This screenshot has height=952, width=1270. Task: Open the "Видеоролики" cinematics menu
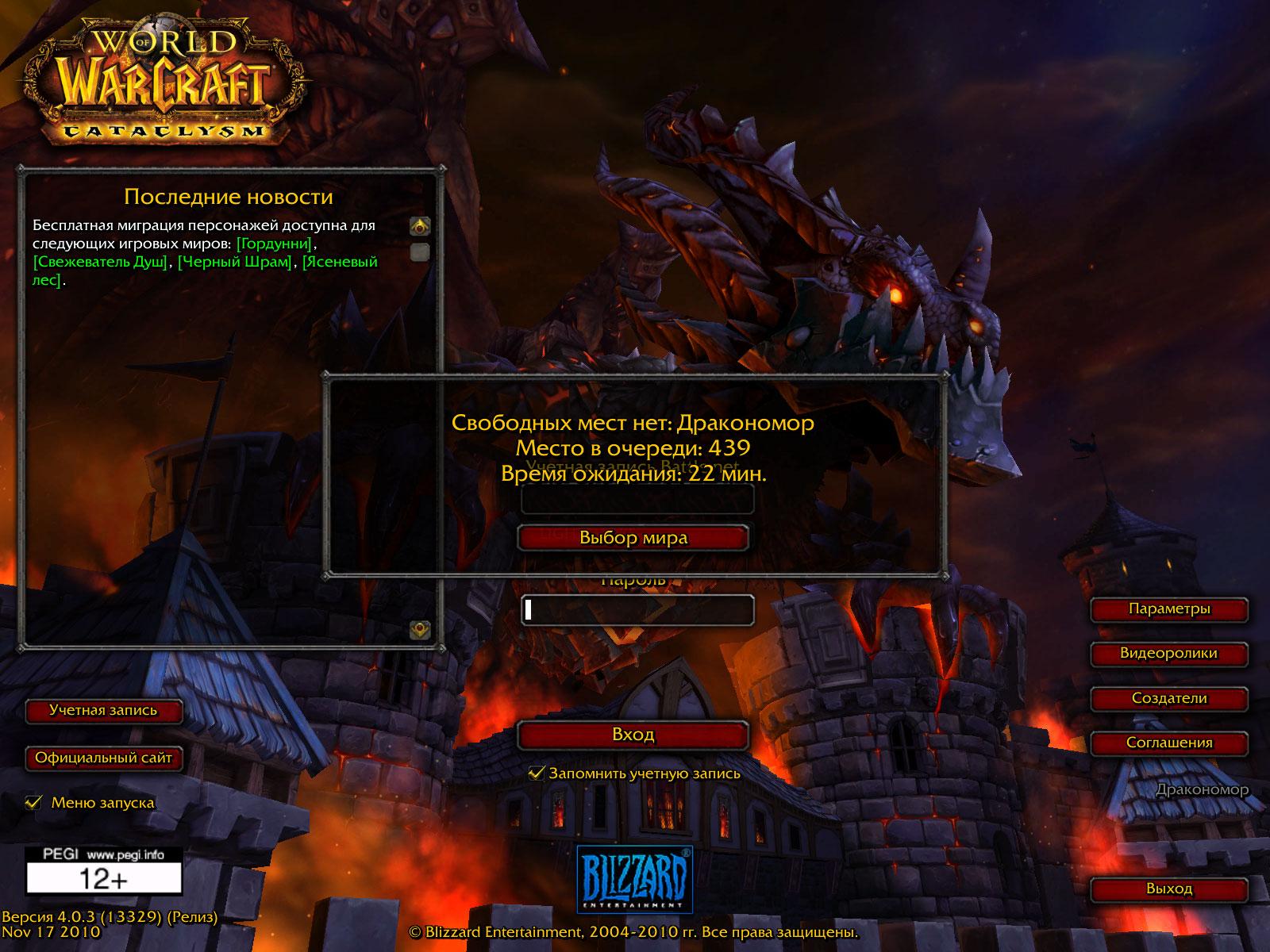pyautogui.click(x=1168, y=654)
